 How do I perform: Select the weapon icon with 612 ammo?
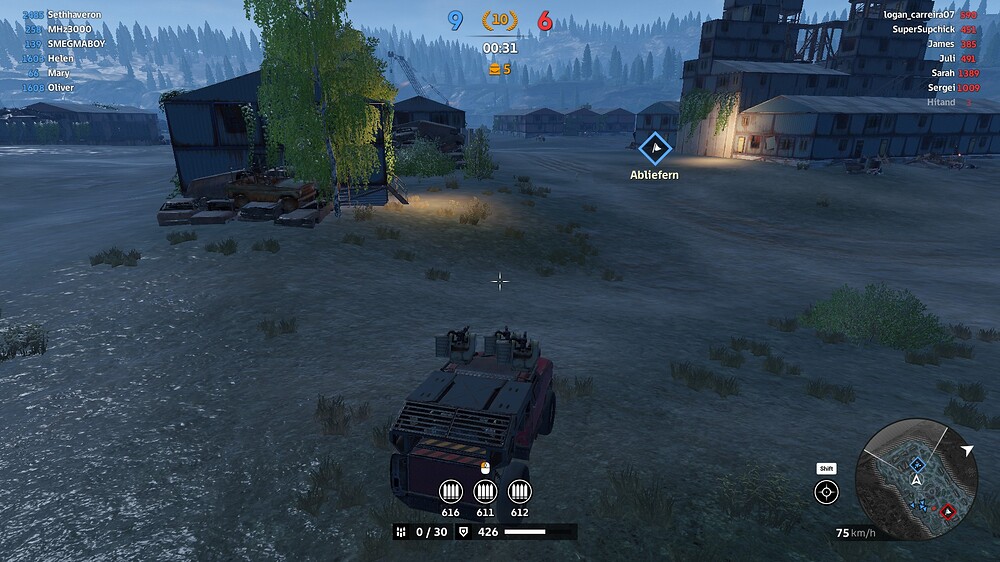click(x=519, y=491)
